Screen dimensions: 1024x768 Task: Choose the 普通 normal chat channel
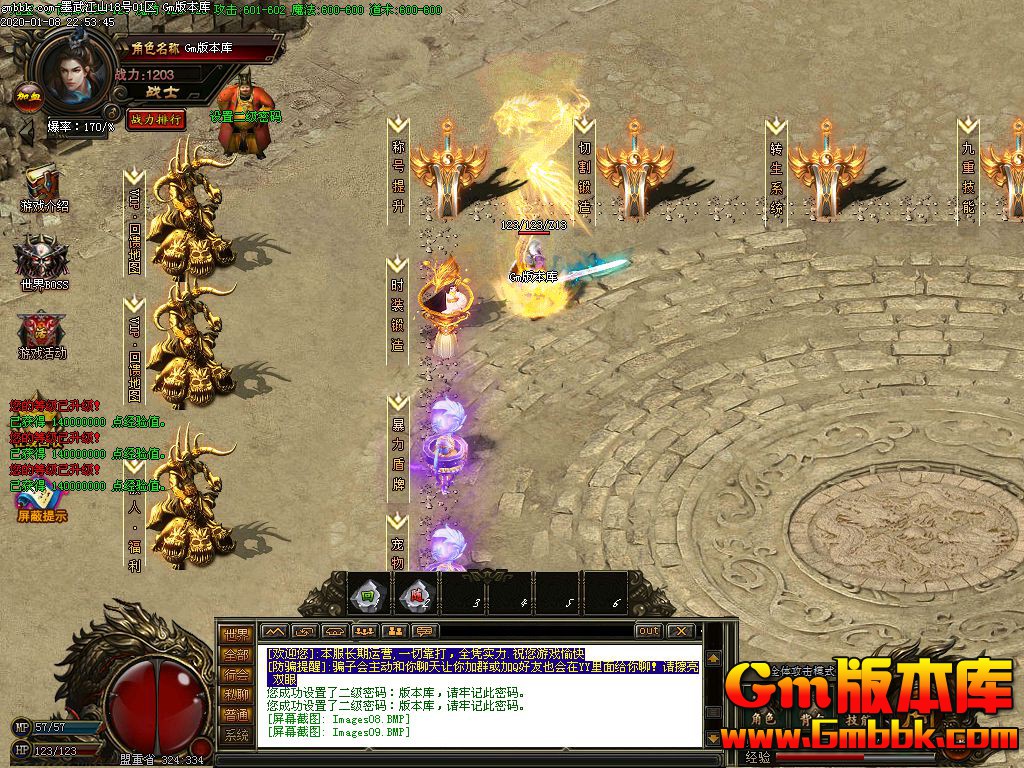pos(236,714)
